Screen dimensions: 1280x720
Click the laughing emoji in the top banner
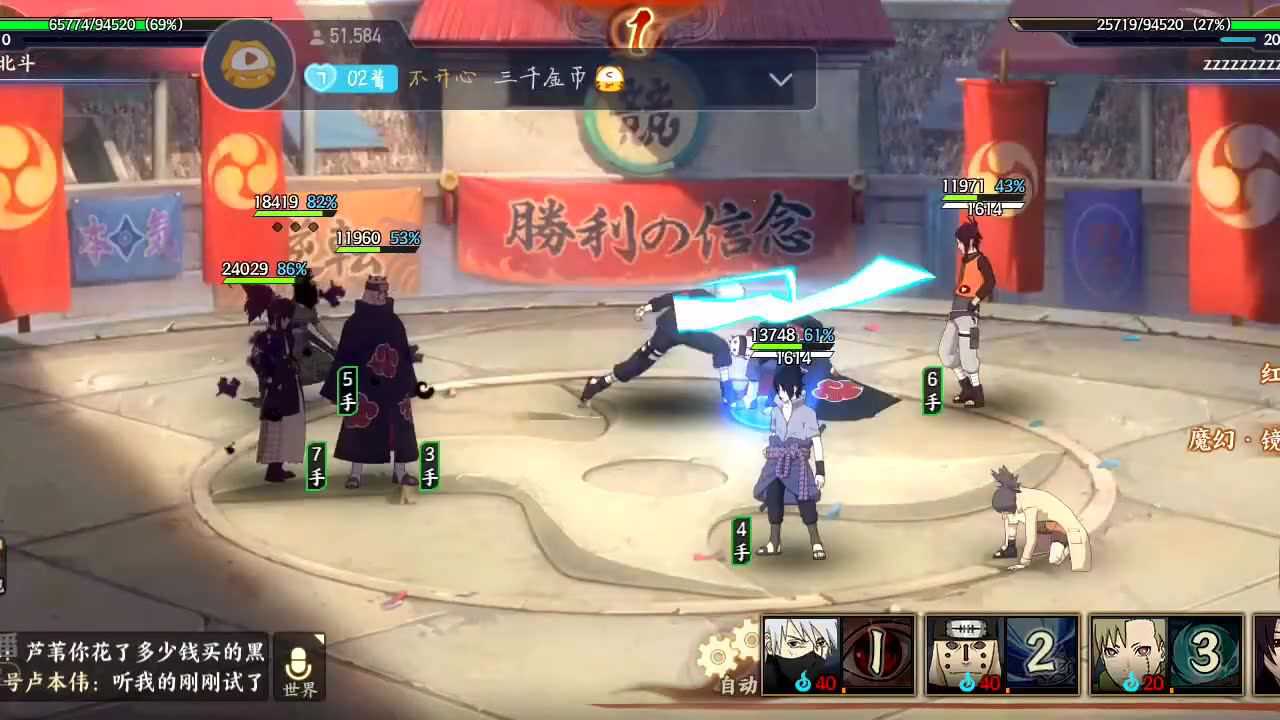click(x=609, y=78)
